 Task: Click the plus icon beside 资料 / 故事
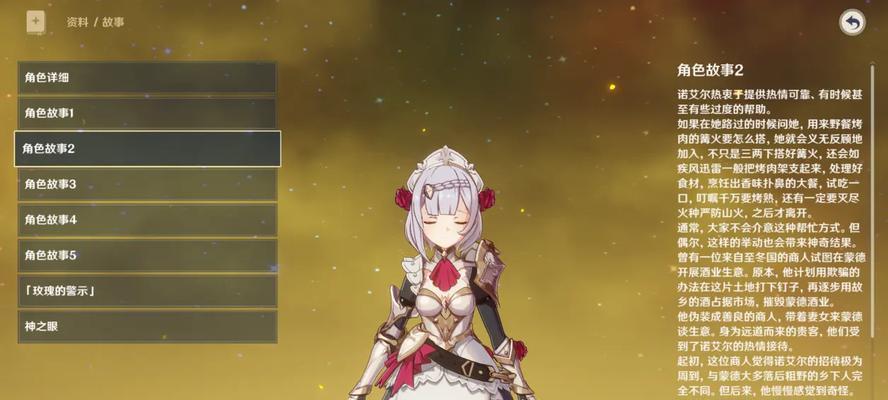pyautogui.click(x=36, y=20)
